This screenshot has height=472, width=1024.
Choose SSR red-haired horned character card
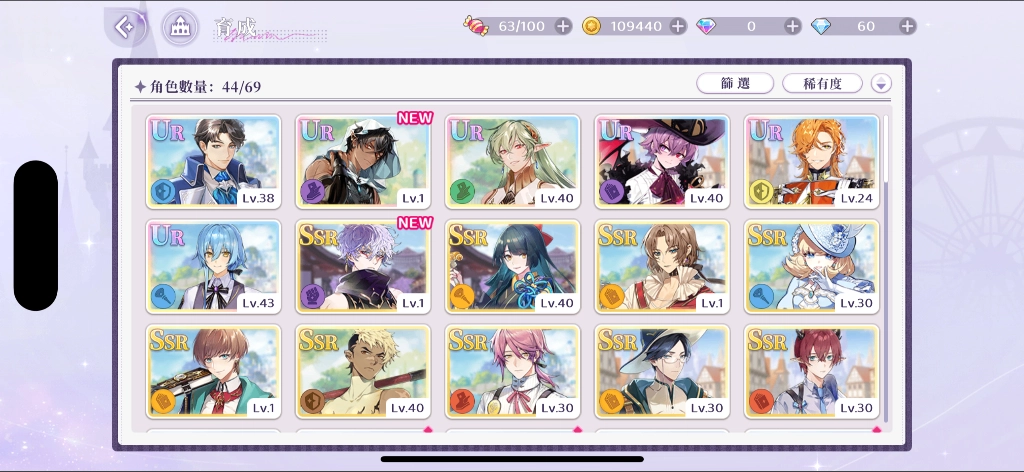(811, 371)
